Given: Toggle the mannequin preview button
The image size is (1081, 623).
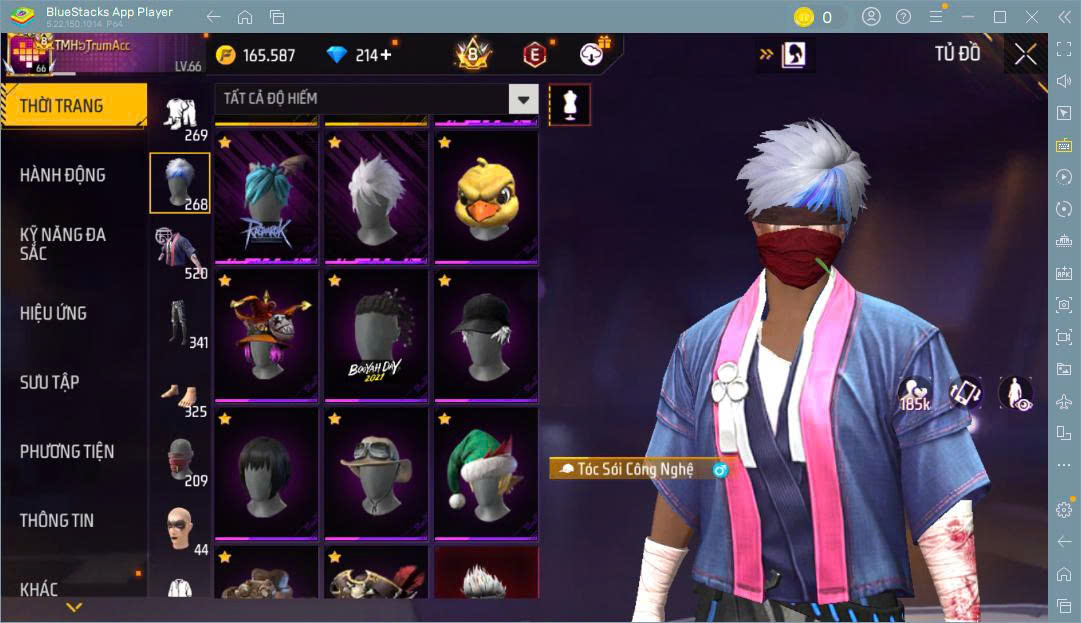Looking at the screenshot, I should 569,104.
